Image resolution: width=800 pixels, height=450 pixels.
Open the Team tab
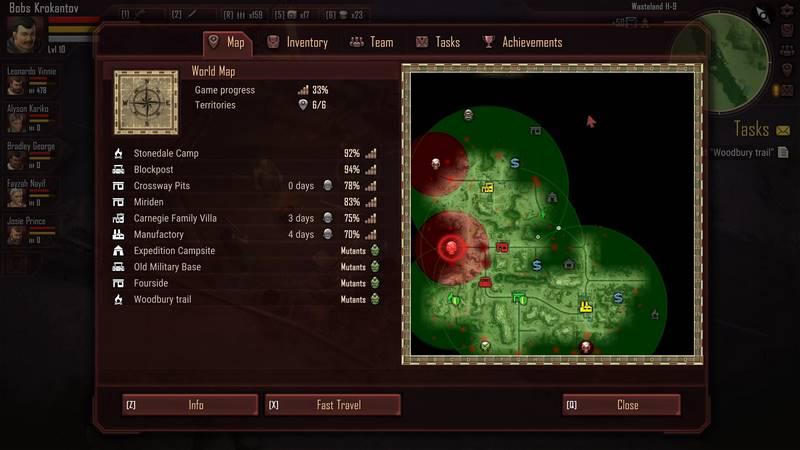(x=371, y=43)
